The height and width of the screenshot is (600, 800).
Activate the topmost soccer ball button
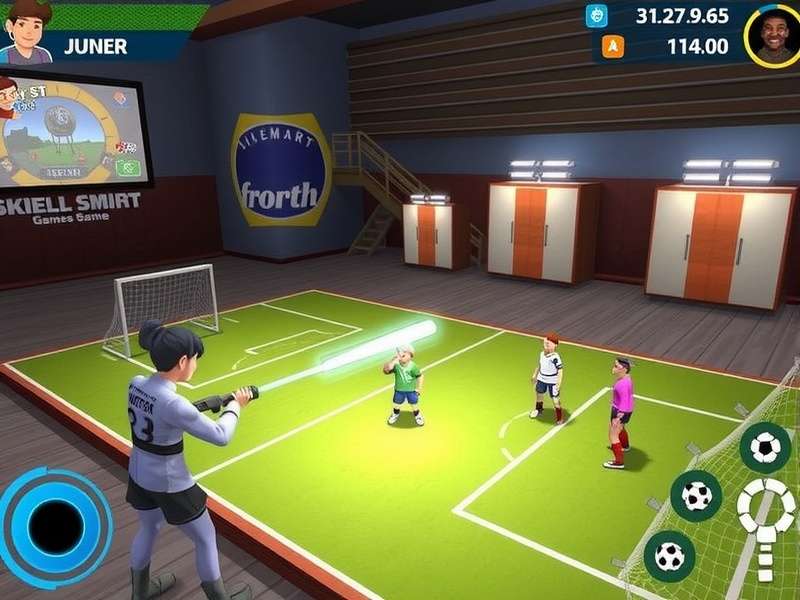coord(765,447)
